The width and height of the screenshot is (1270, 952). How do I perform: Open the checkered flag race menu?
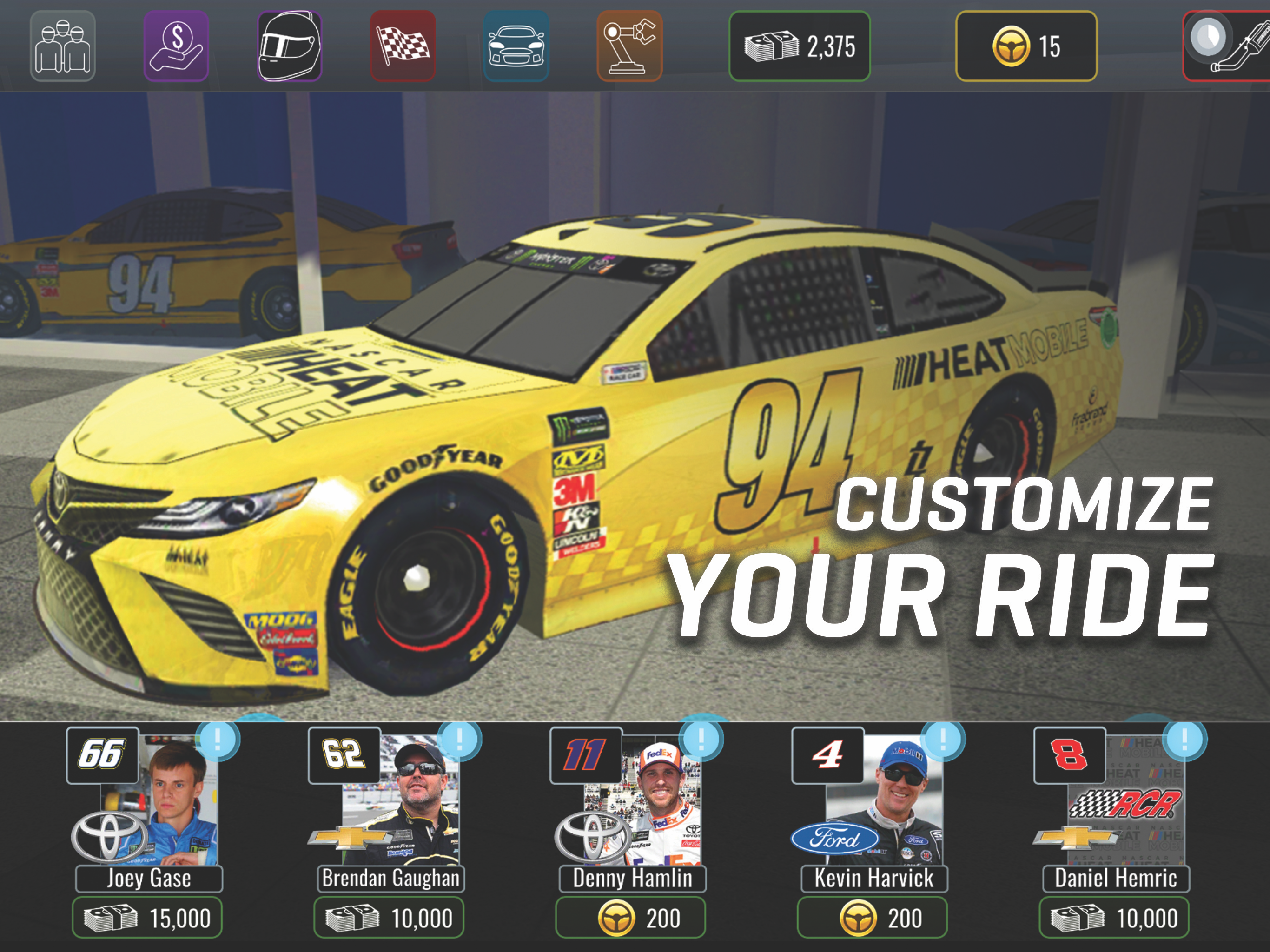[x=403, y=46]
